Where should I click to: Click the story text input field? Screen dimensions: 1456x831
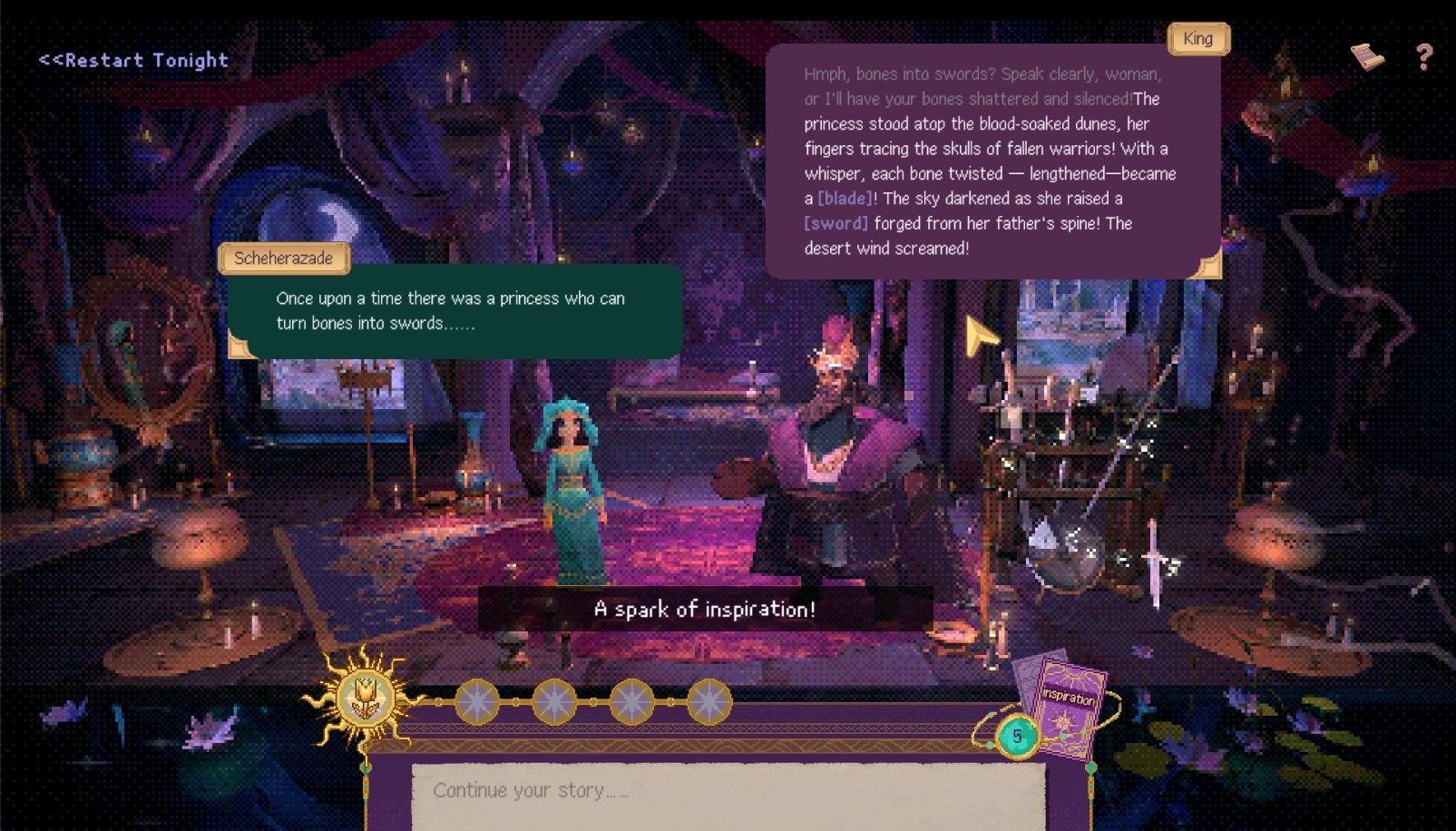(728, 791)
